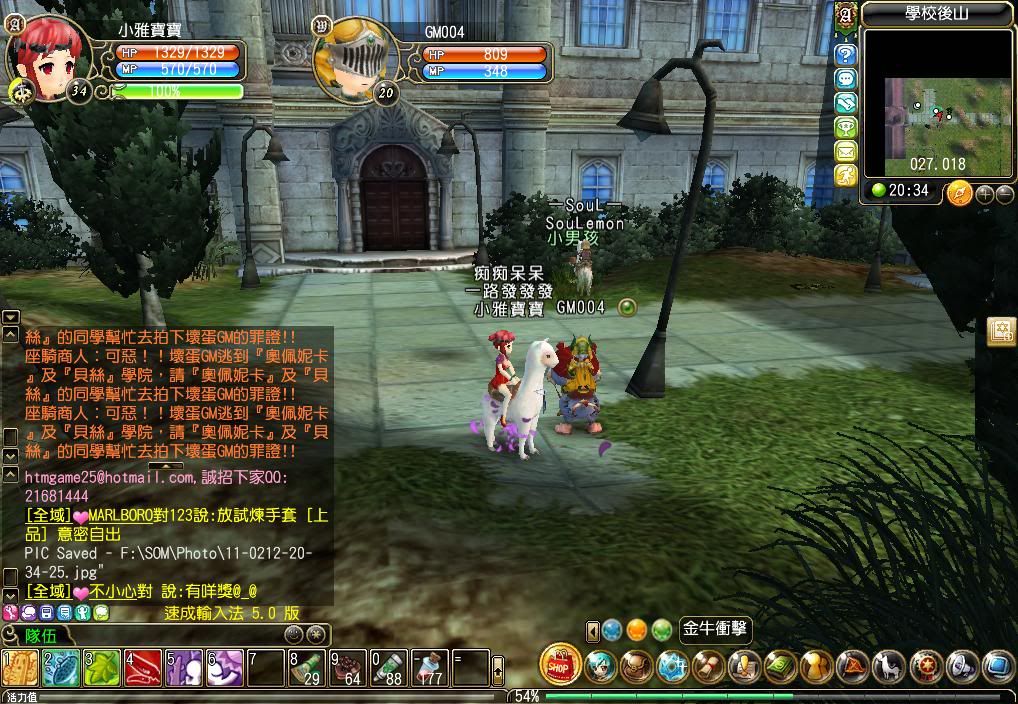Zoom out the minimap with minus button
Image resolution: width=1018 pixels, height=704 pixels.
(x=1003, y=194)
